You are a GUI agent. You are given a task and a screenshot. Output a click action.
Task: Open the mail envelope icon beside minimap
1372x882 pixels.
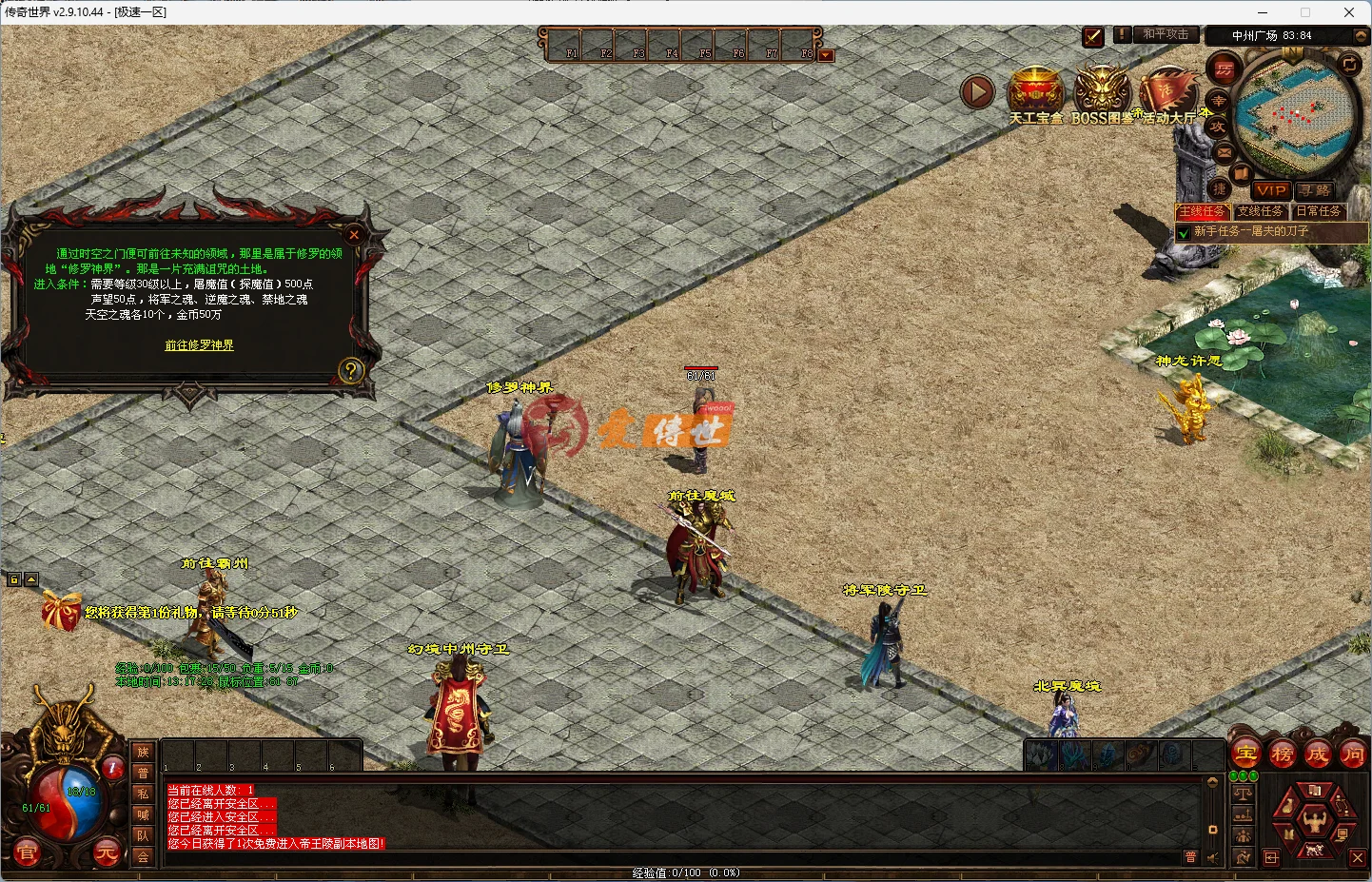(x=1223, y=152)
